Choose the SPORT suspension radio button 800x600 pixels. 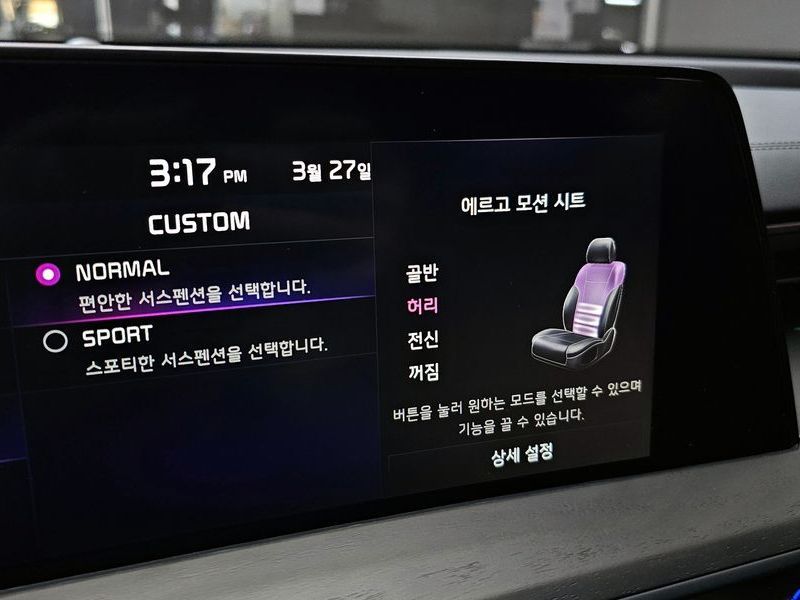(55, 341)
